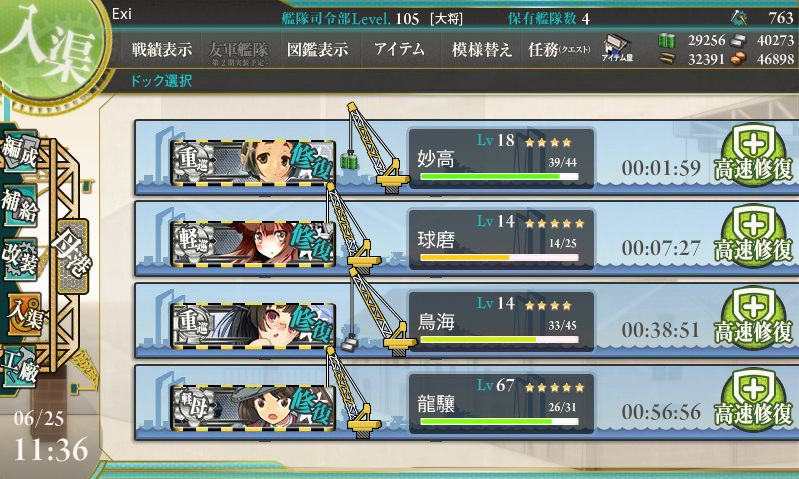Image resolution: width=799 pixels, height=479 pixels.
Task: Use 高速修復 on 龍驤
Action: point(756,400)
